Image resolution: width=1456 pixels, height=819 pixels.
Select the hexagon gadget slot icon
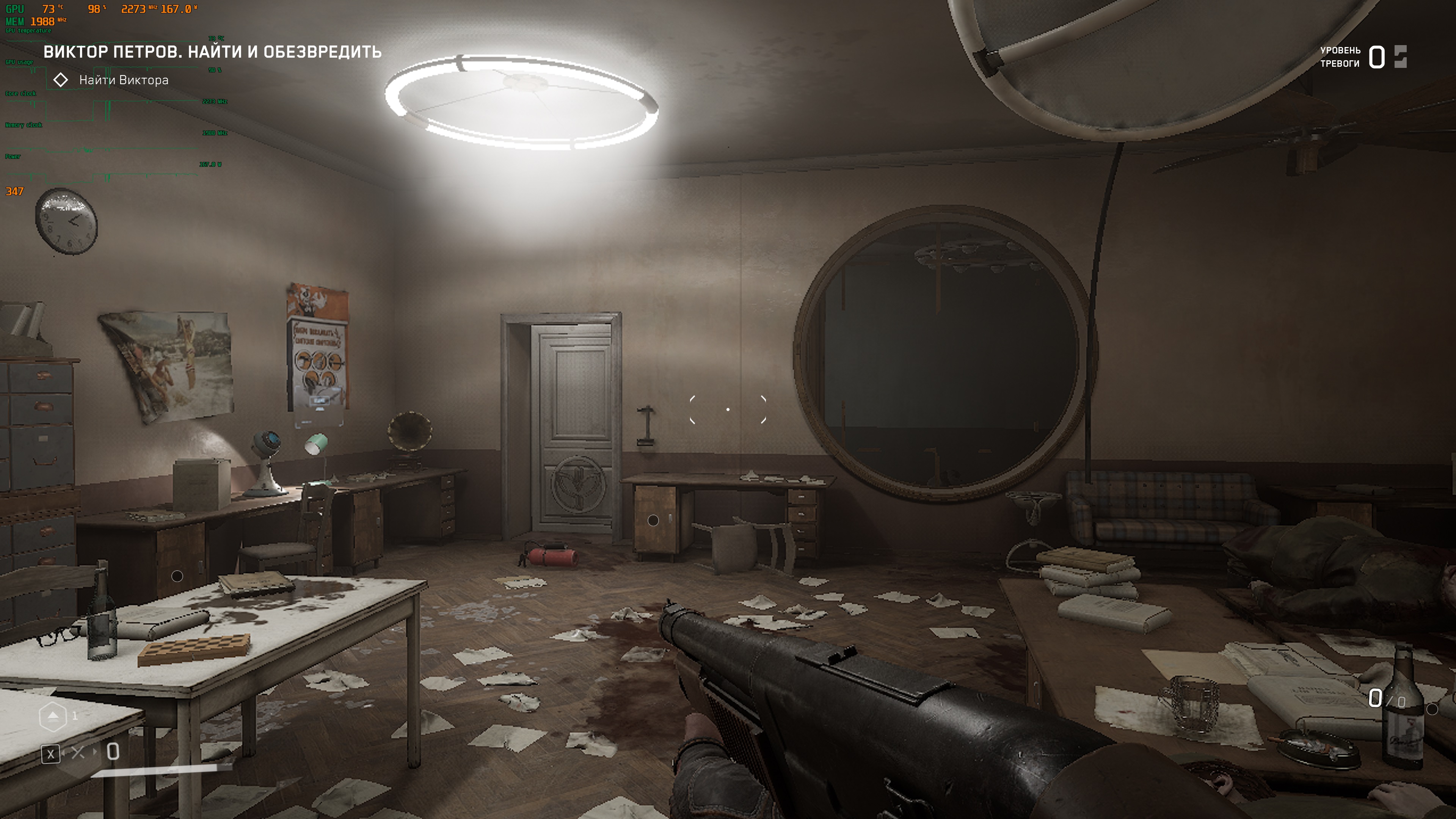pos(53,716)
